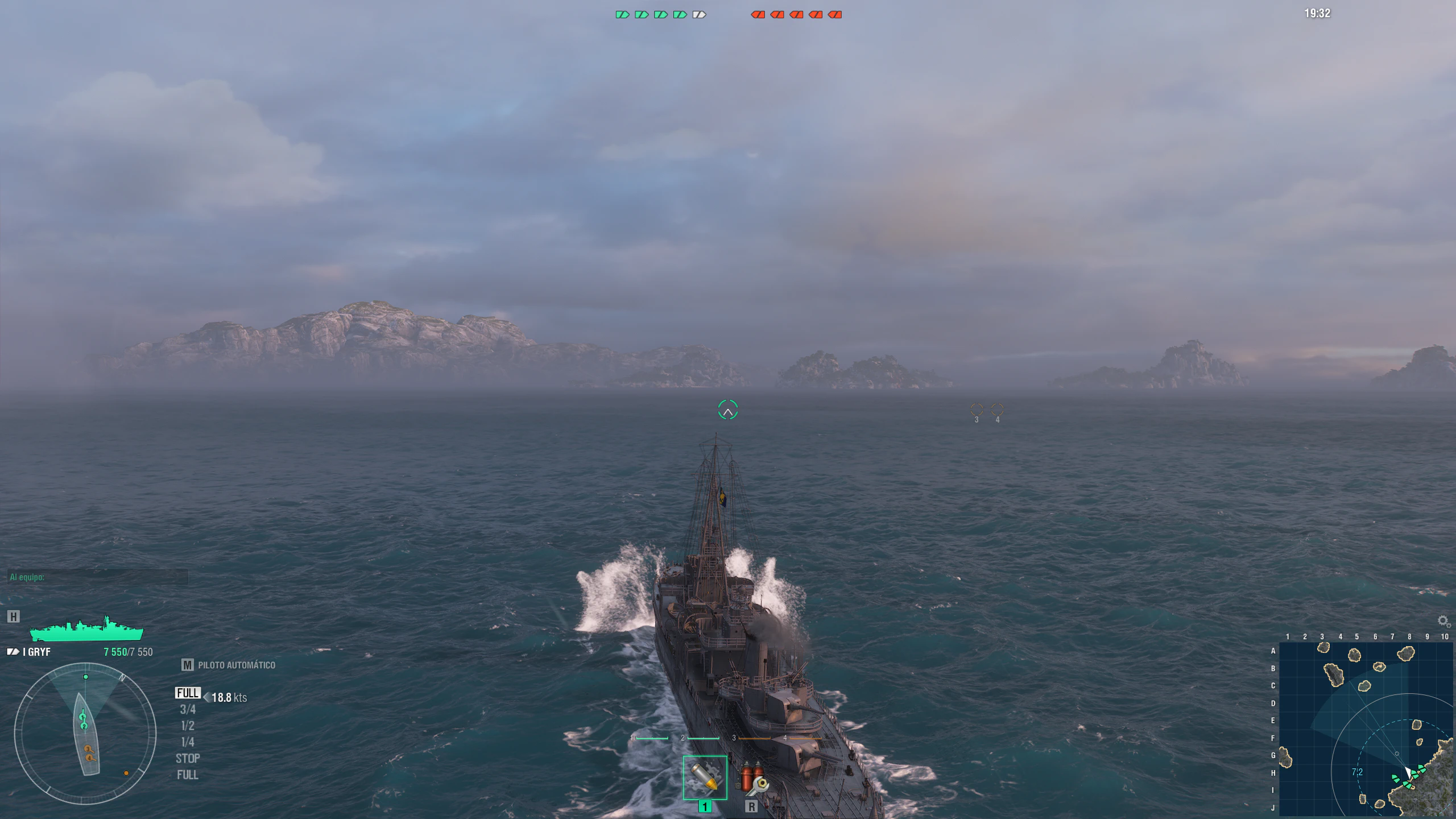Click the green Gryf ship silhouette
Screen dimensions: 1456x819
click(86, 630)
